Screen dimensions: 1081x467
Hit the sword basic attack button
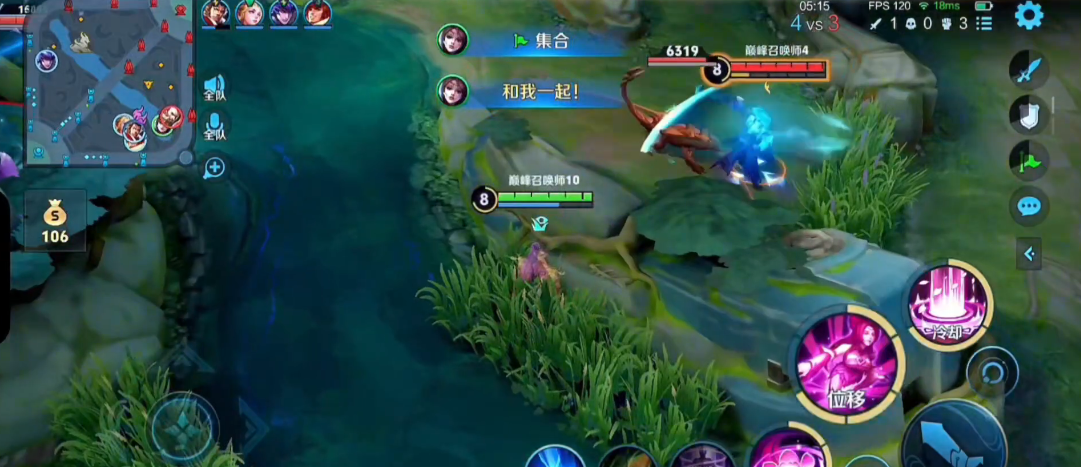tap(956, 440)
